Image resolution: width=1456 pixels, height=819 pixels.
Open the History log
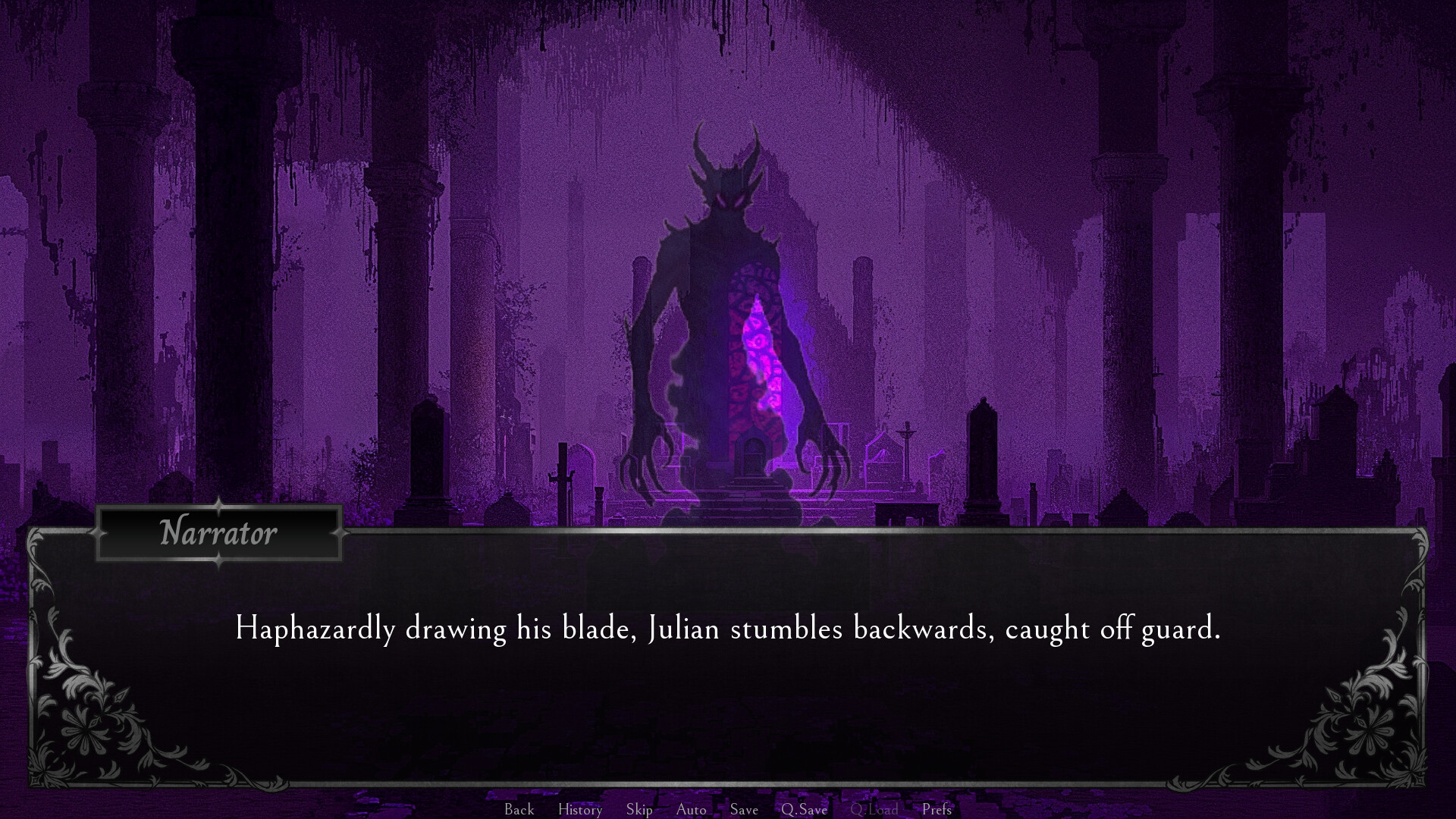(x=579, y=809)
